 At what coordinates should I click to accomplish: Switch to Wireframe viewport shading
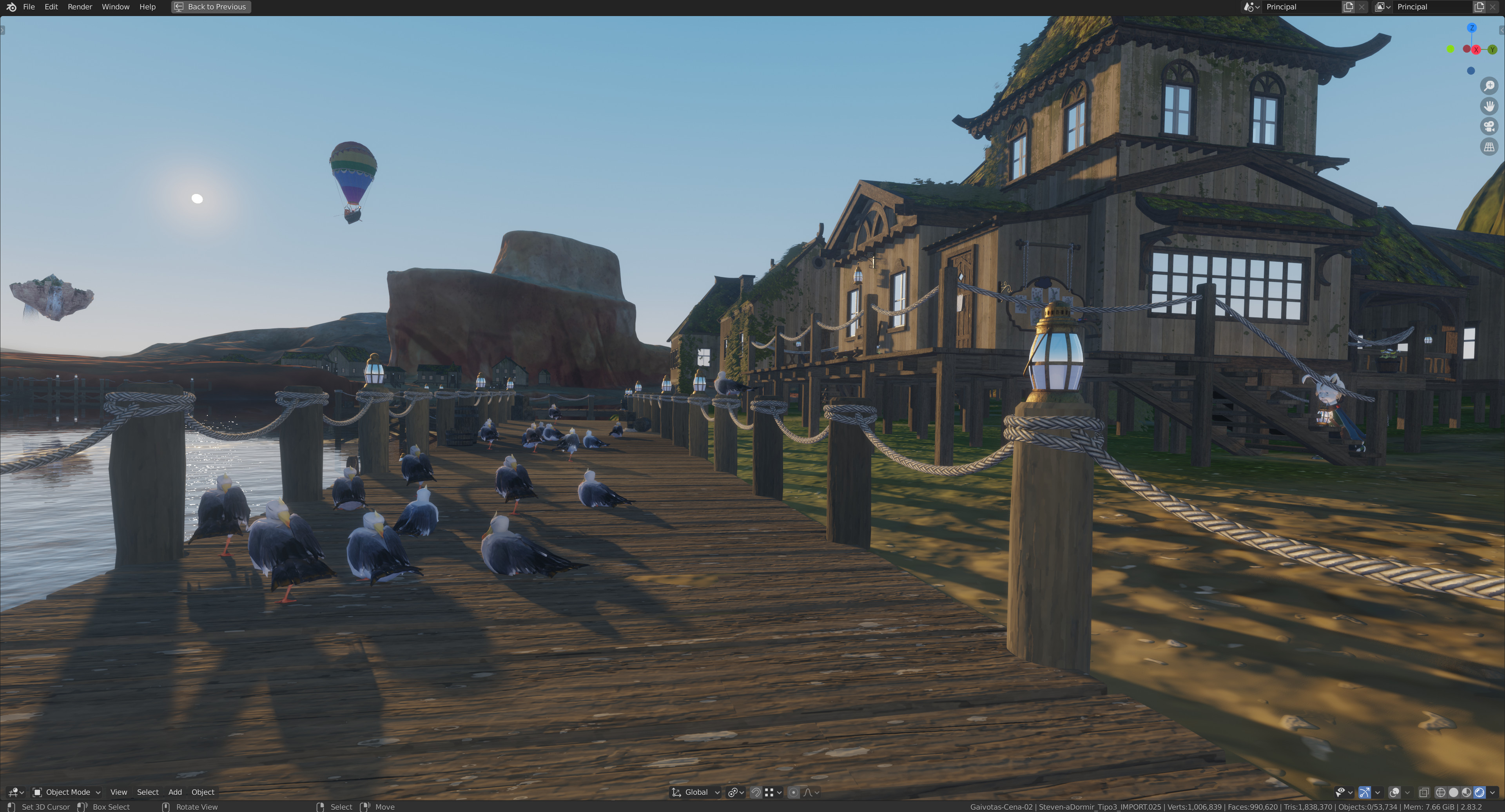point(1441,793)
